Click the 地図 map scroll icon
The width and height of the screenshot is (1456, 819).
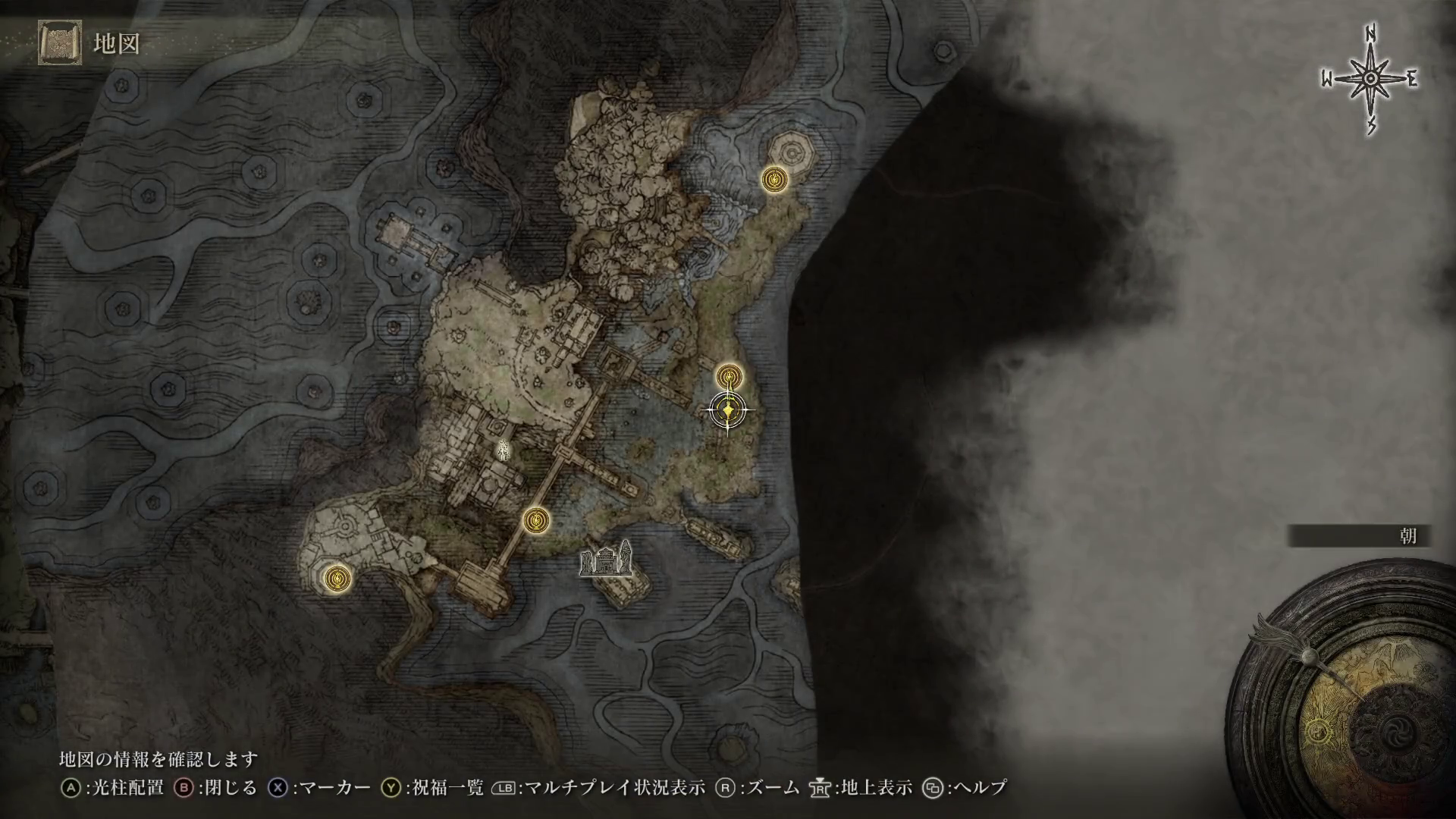[59, 43]
